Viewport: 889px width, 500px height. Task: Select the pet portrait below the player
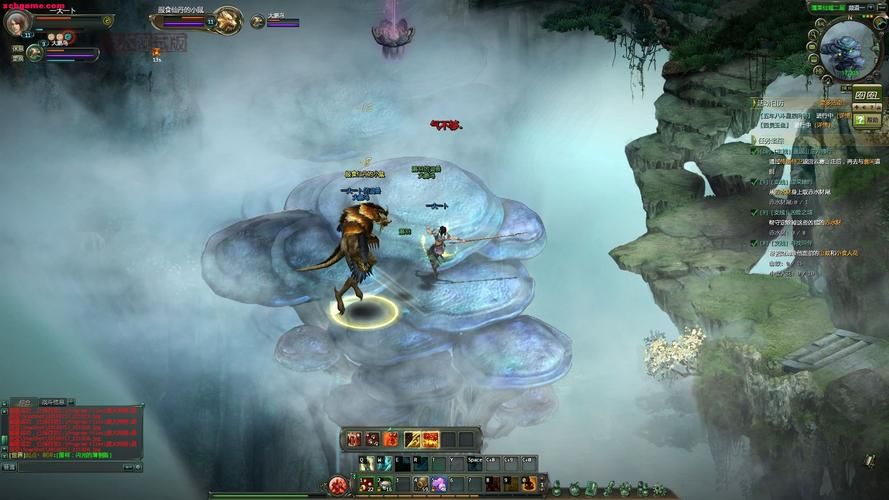coord(34,53)
